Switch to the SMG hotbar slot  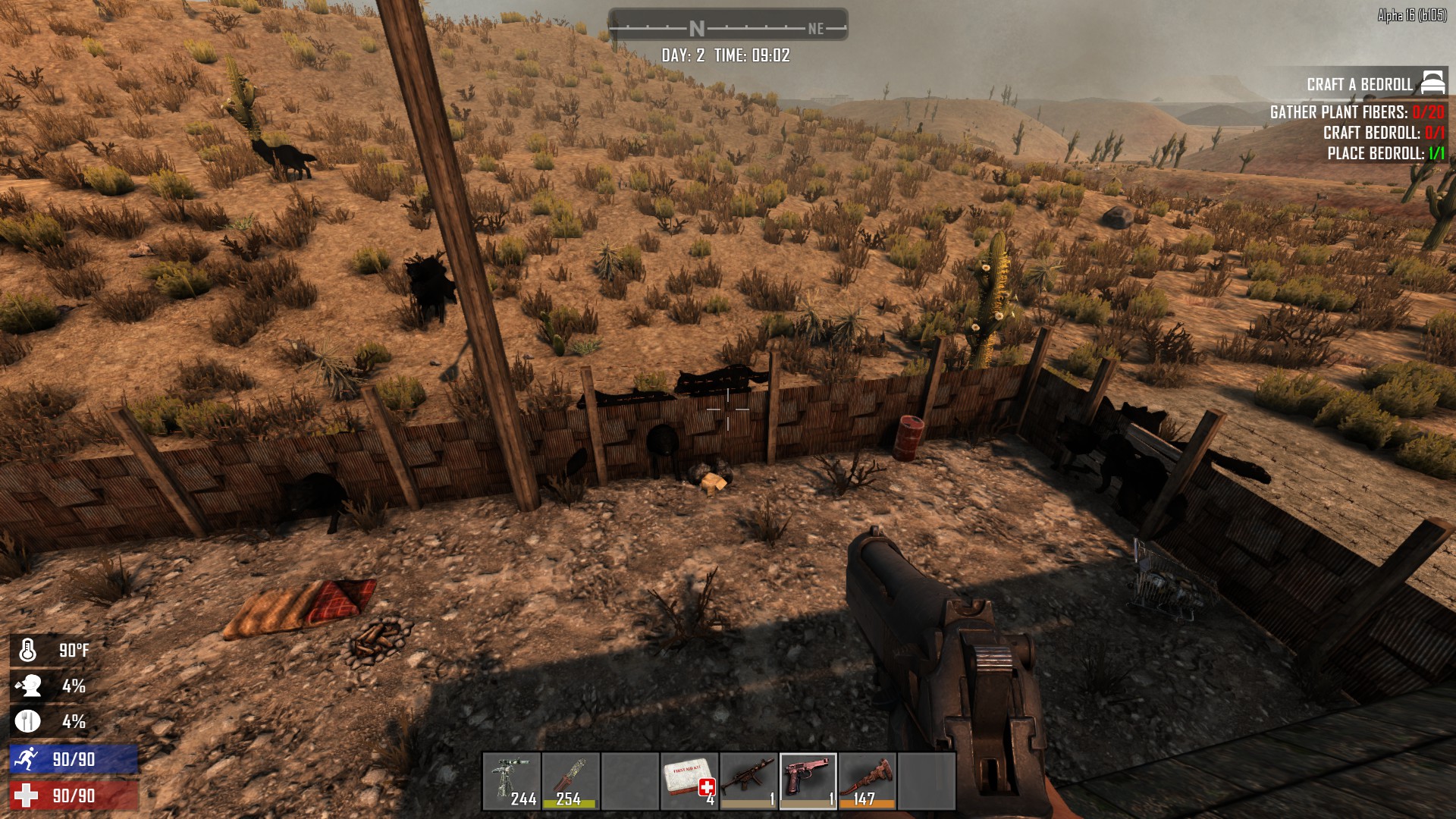(748, 781)
